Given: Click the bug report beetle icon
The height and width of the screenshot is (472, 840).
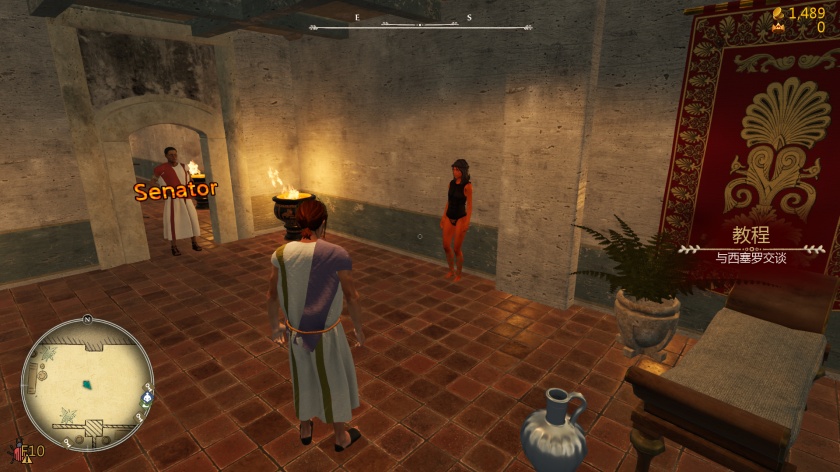Looking at the screenshot, I should click(x=15, y=452).
